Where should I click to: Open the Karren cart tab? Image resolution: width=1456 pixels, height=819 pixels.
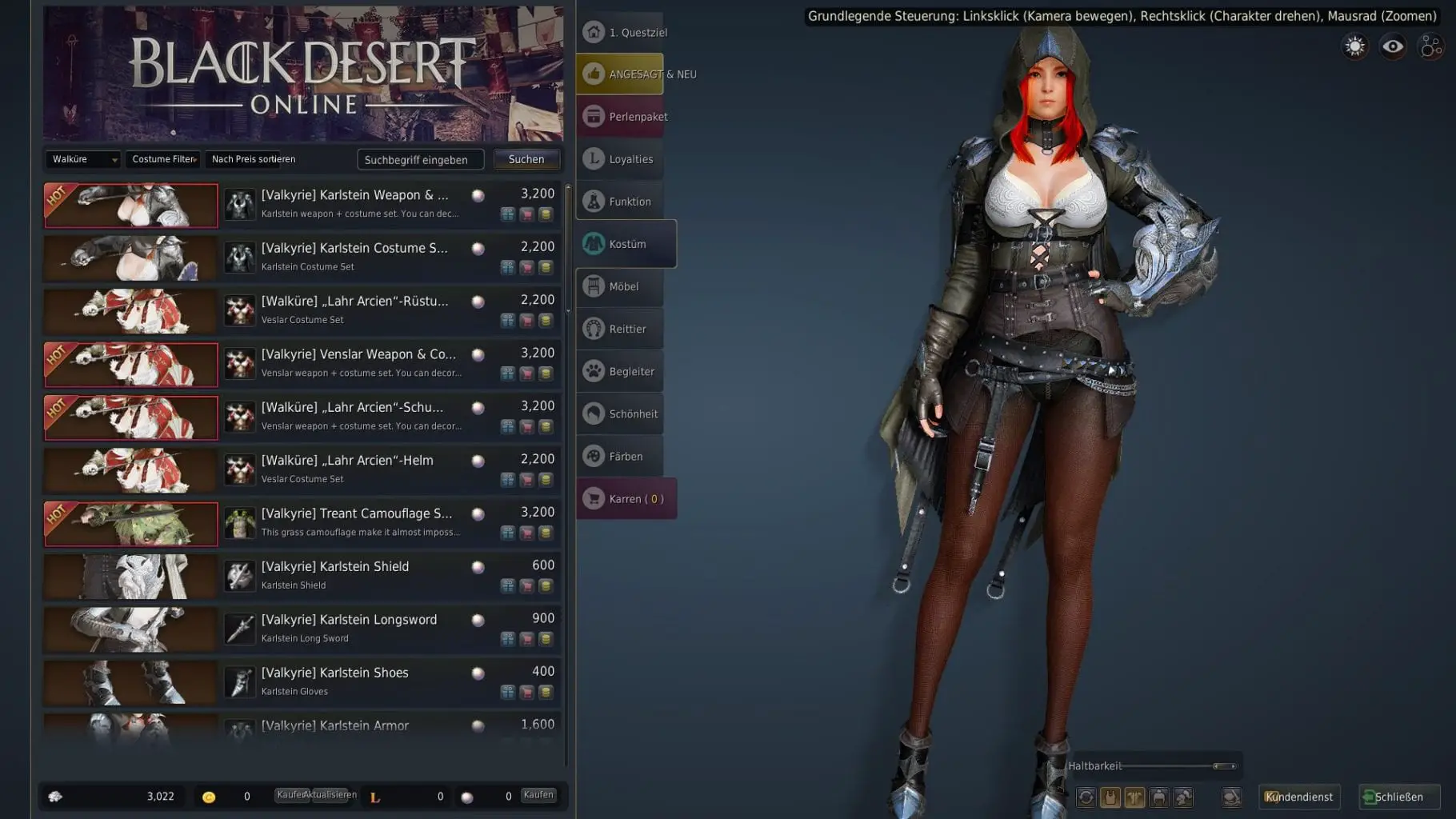pos(626,498)
